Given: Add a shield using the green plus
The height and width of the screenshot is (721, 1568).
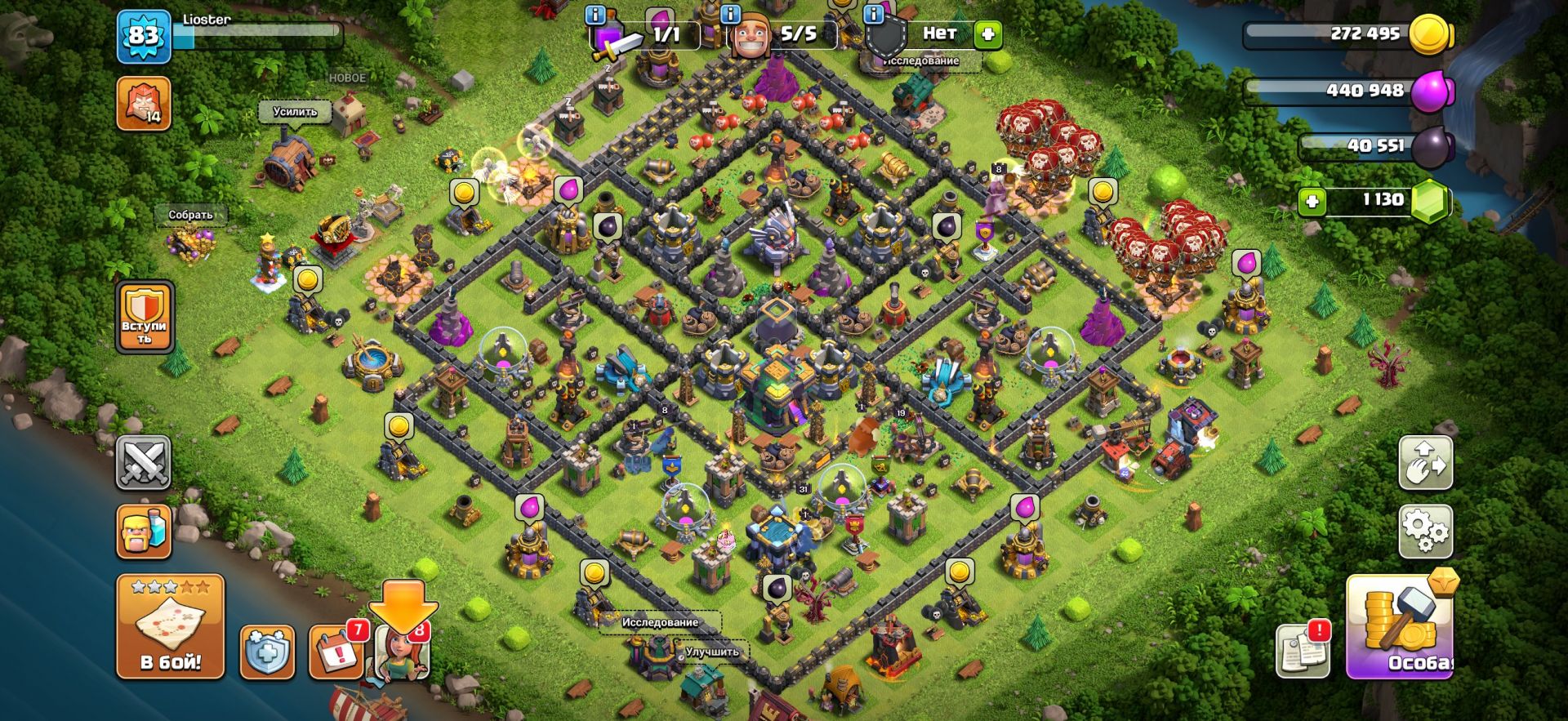Looking at the screenshot, I should (x=988, y=34).
